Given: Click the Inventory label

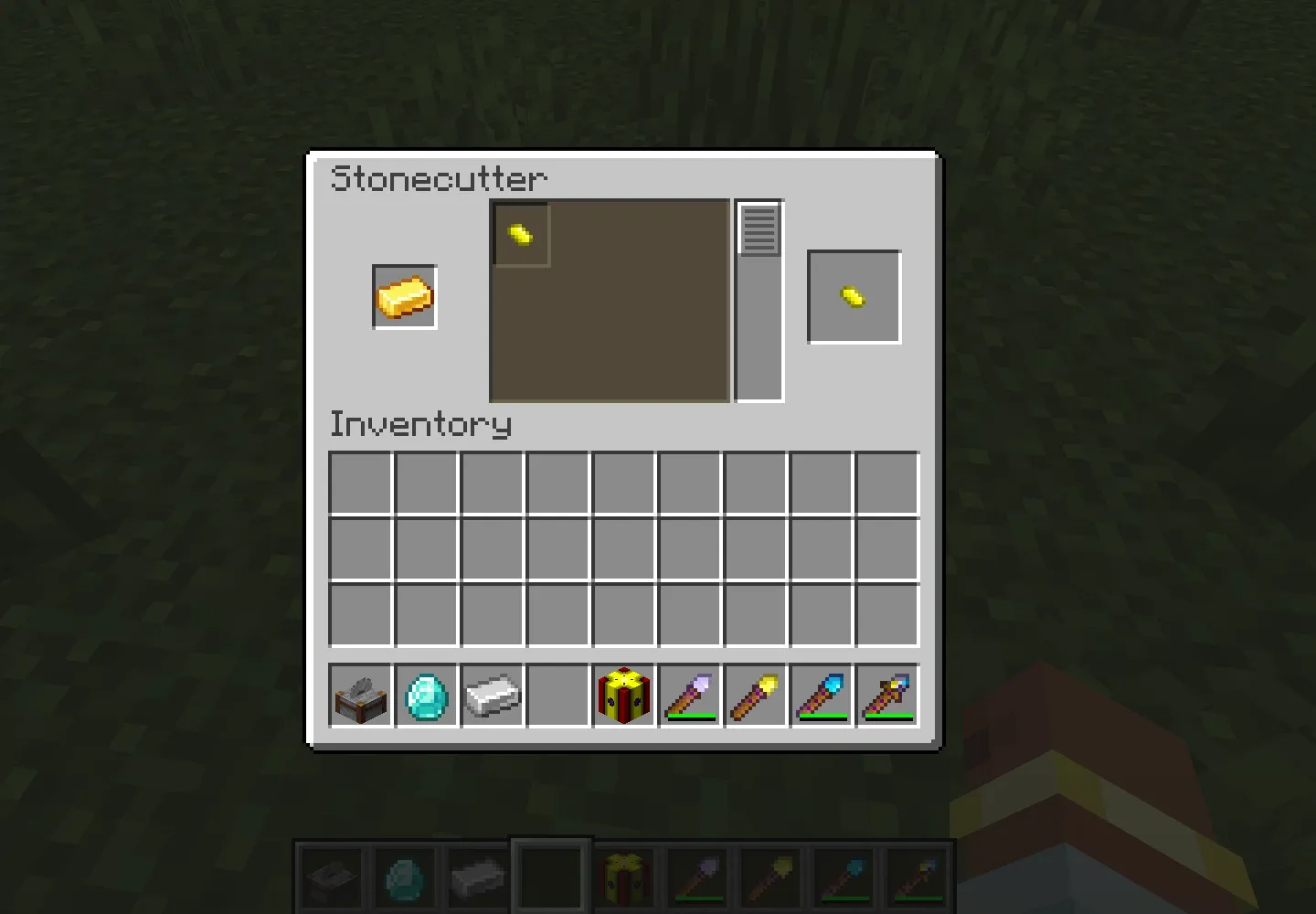Looking at the screenshot, I should 419,424.
